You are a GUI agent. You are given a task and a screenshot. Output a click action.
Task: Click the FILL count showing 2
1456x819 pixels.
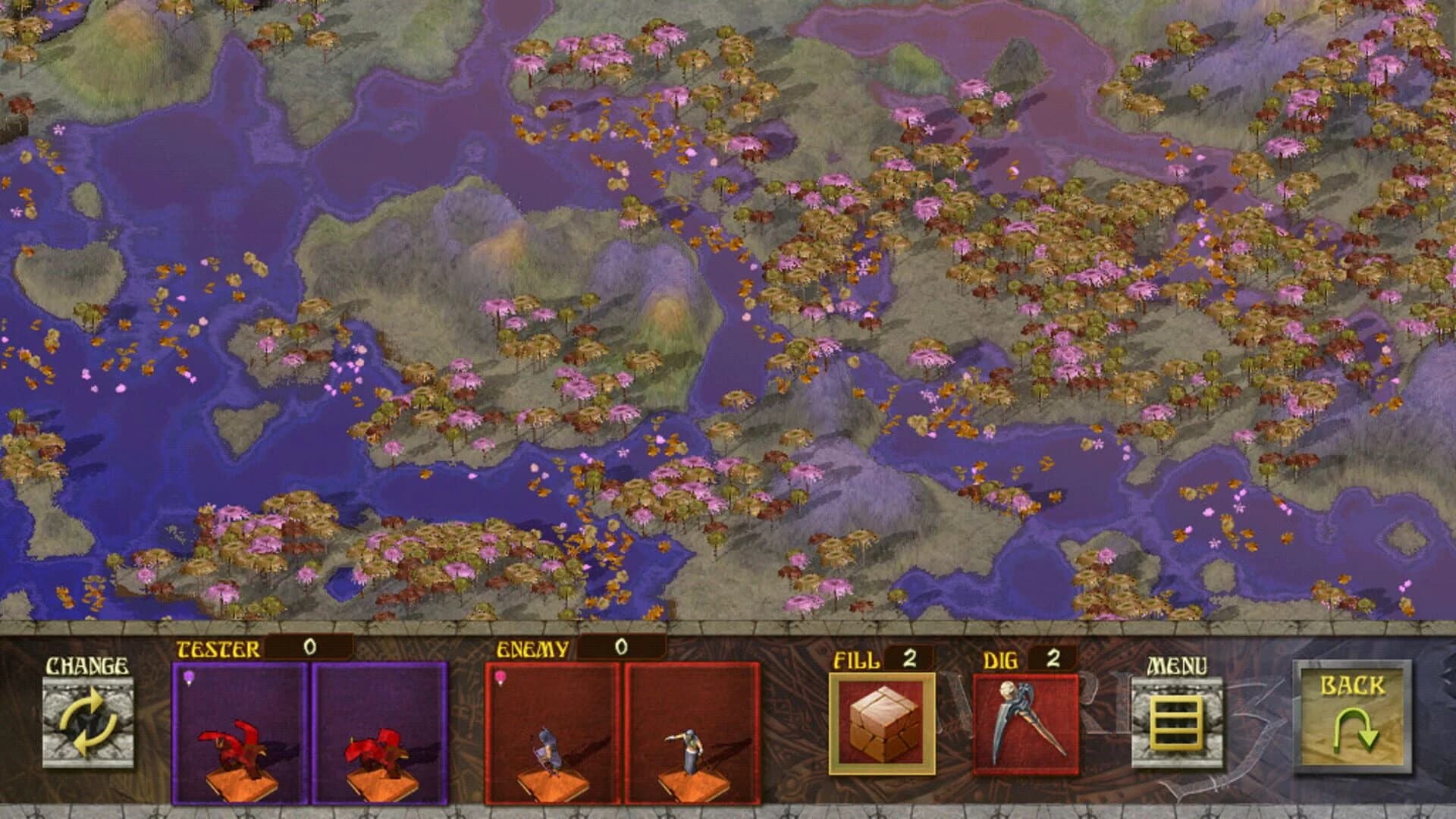(x=908, y=660)
